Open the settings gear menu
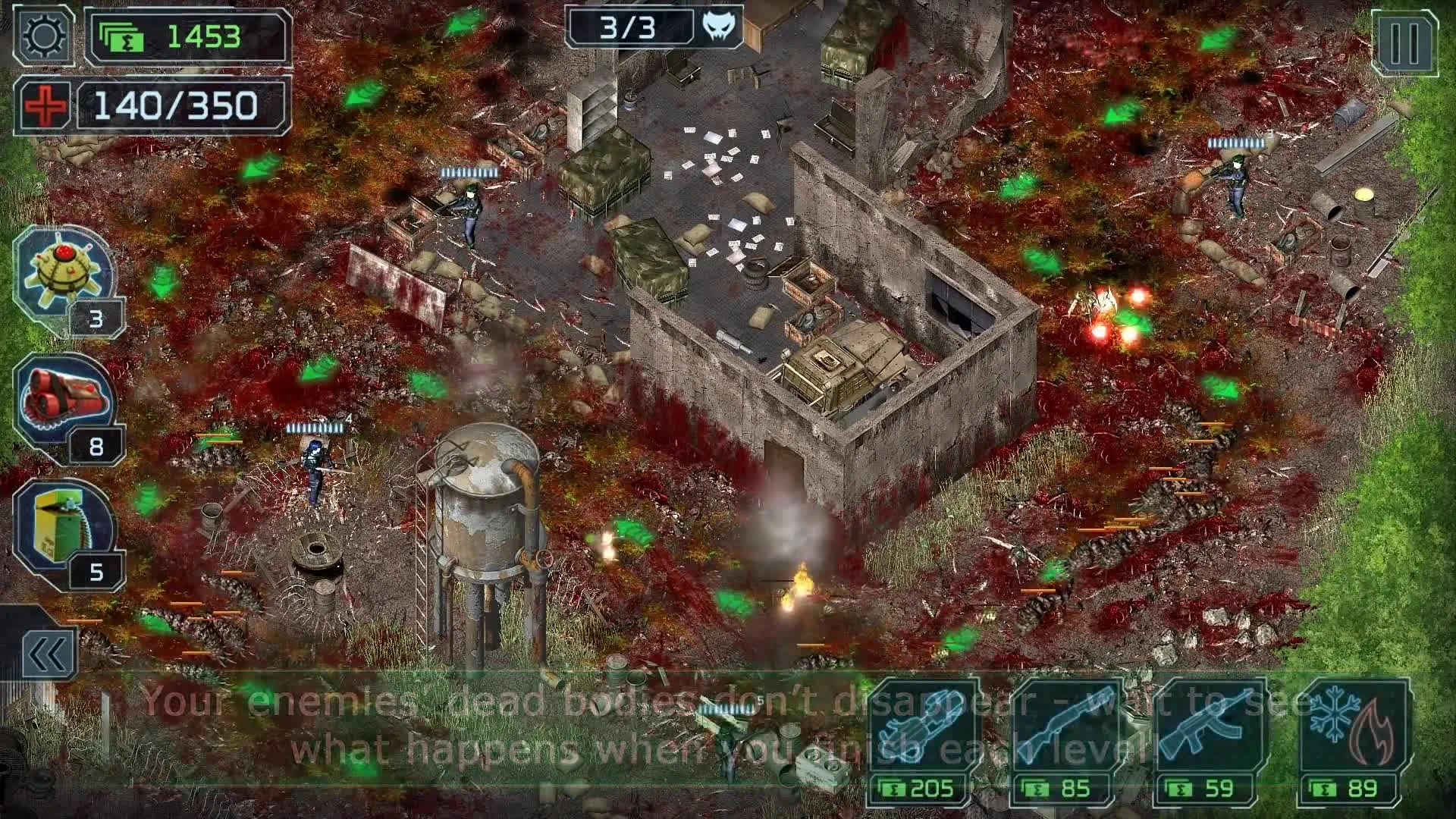1456x819 pixels. coord(43,36)
